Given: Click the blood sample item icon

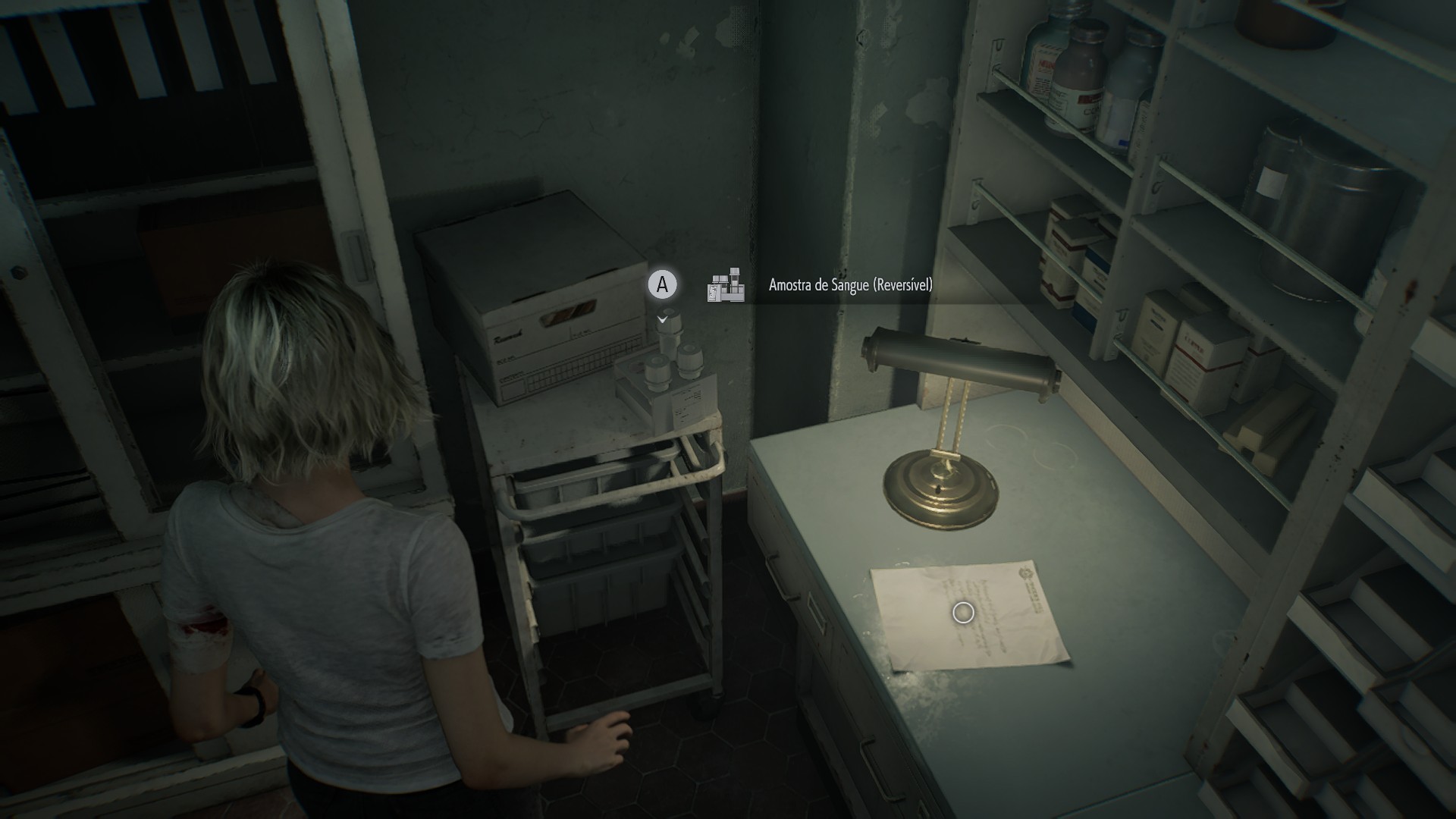Looking at the screenshot, I should click(x=725, y=286).
